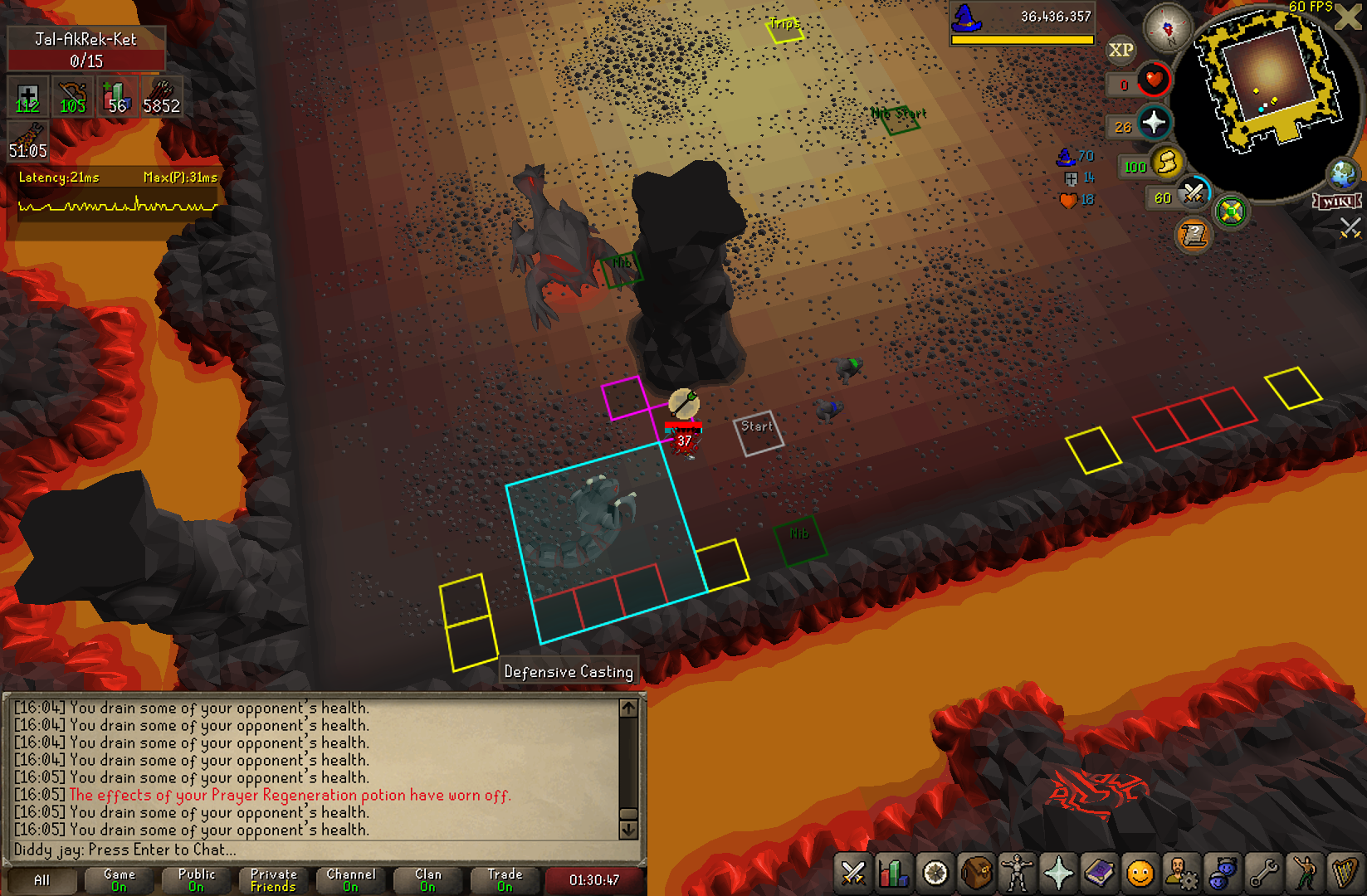Open the Prayer star tab
Screen dimensions: 1367x896
pos(1058,874)
